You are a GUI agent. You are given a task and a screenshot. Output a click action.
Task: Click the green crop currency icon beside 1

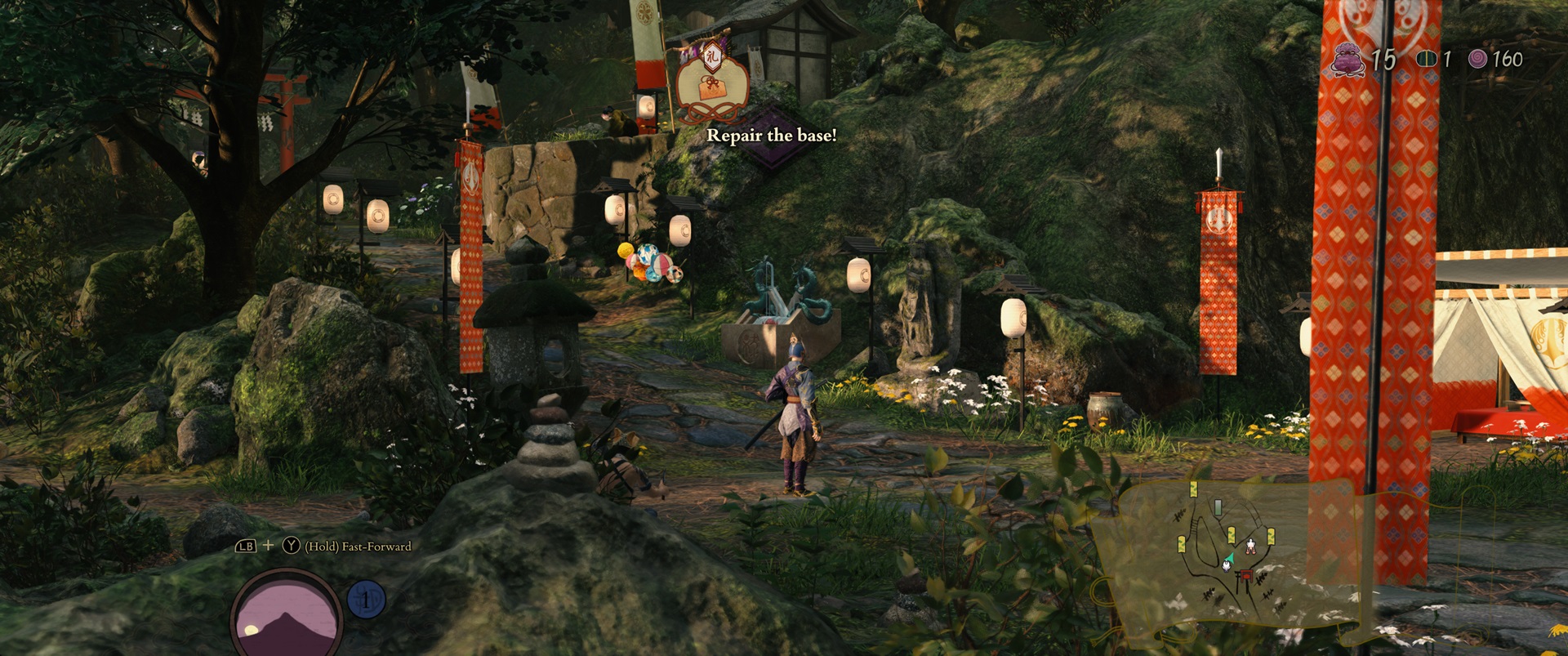point(1428,59)
